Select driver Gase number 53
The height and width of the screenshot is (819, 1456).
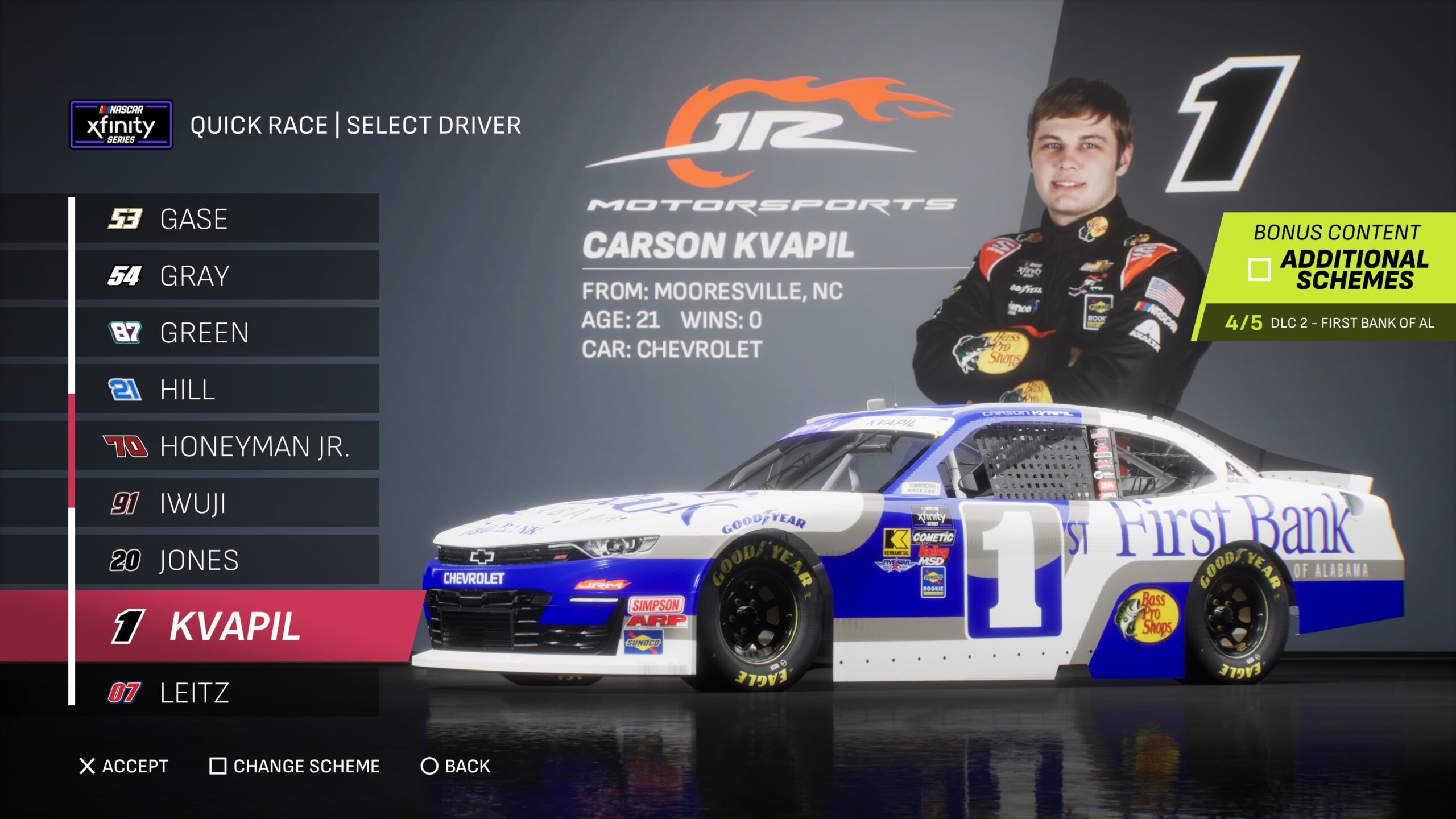pos(226,219)
